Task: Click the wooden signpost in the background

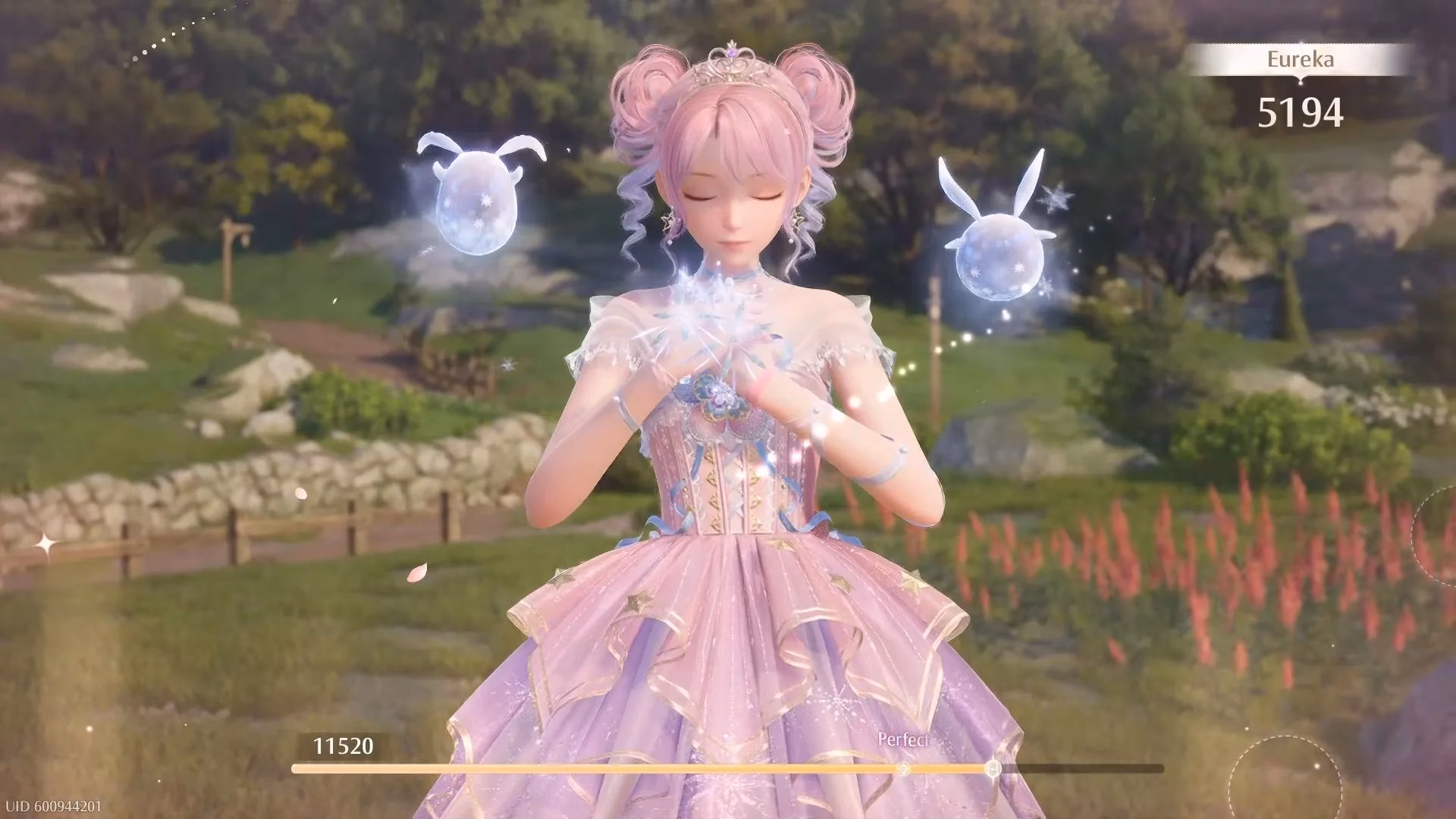Action: pyautogui.click(x=231, y=262)
